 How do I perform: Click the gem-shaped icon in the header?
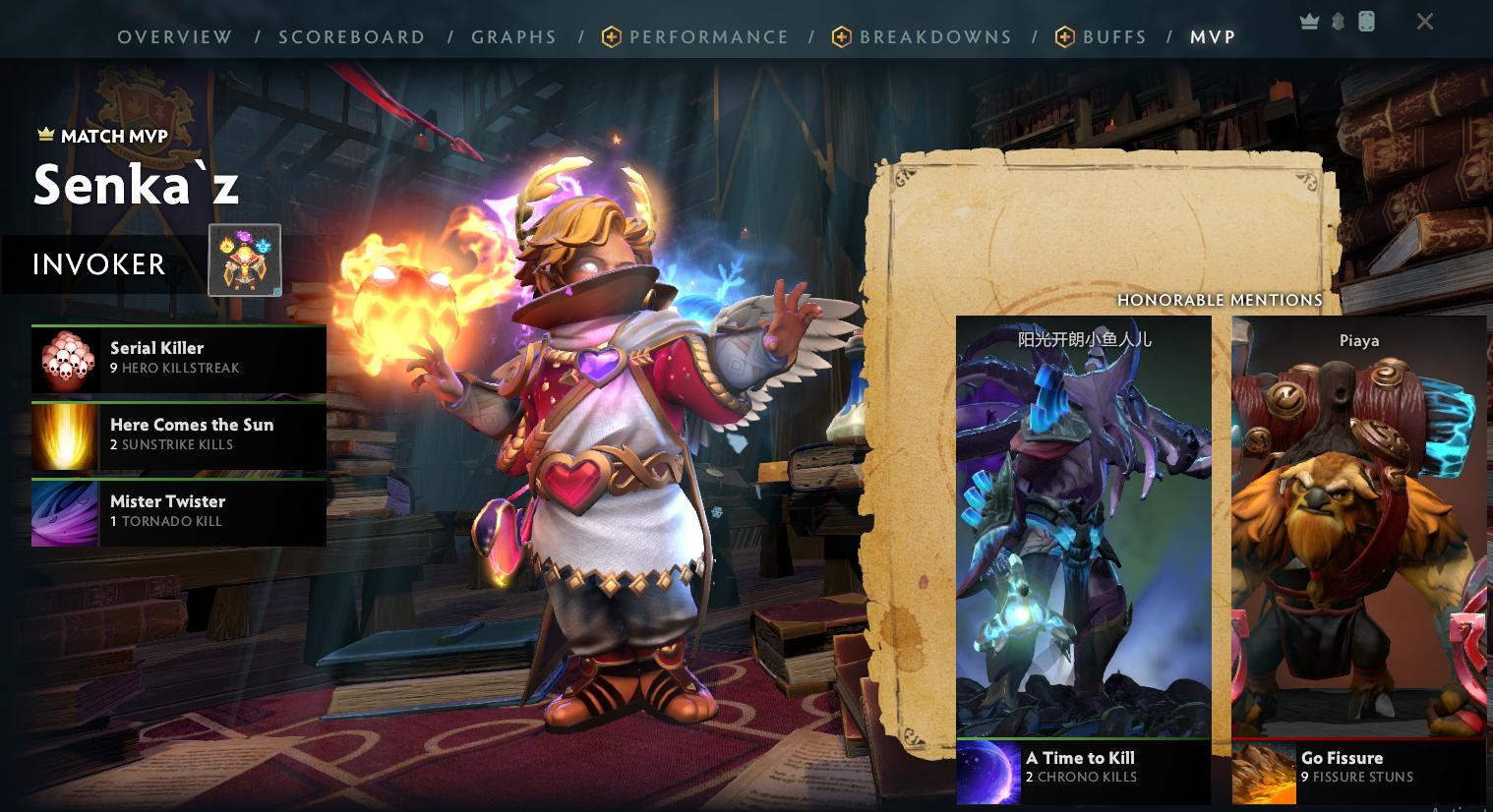point(1339,22)
